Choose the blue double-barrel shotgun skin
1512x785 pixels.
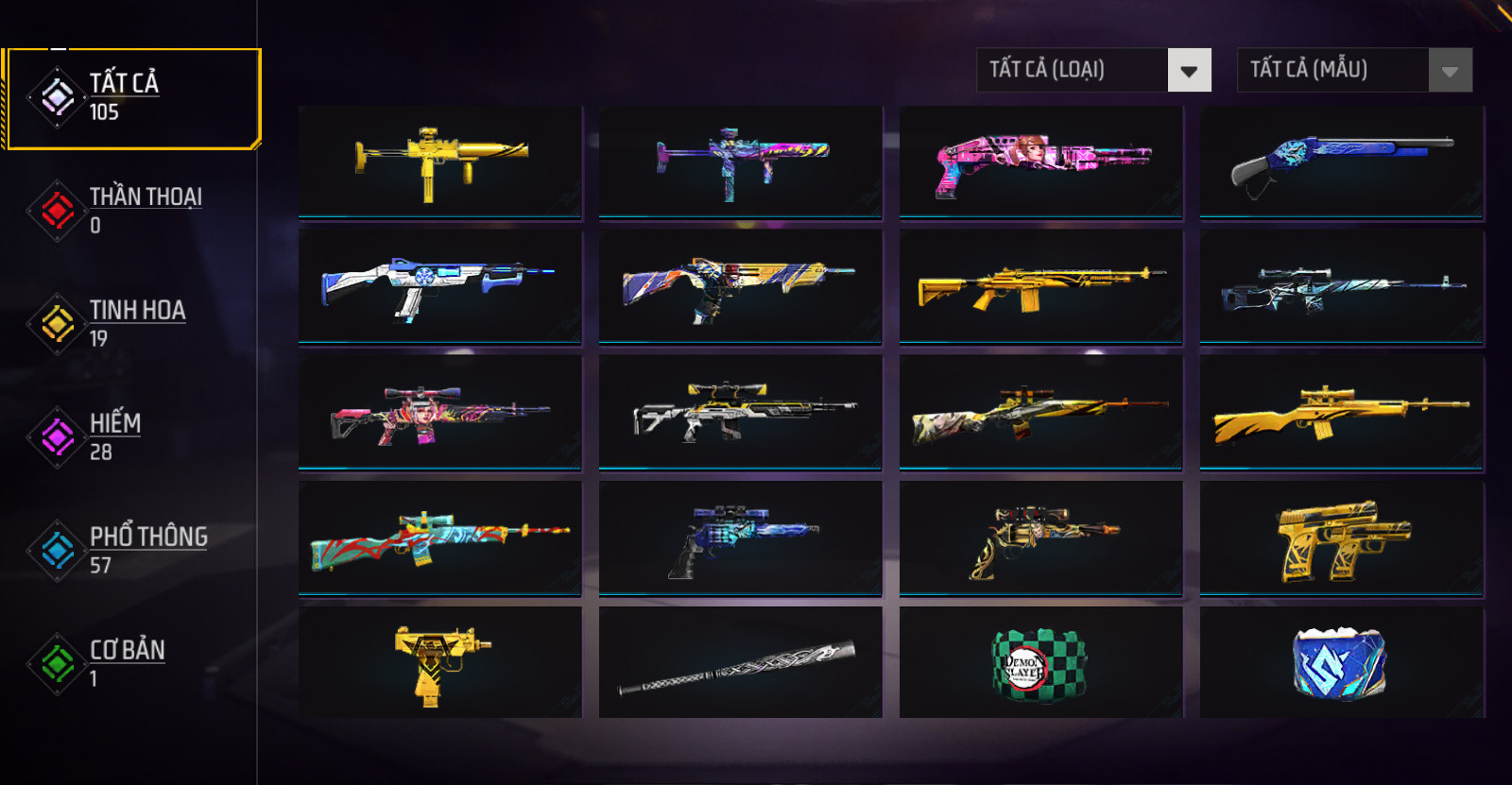coord(1341,162)
